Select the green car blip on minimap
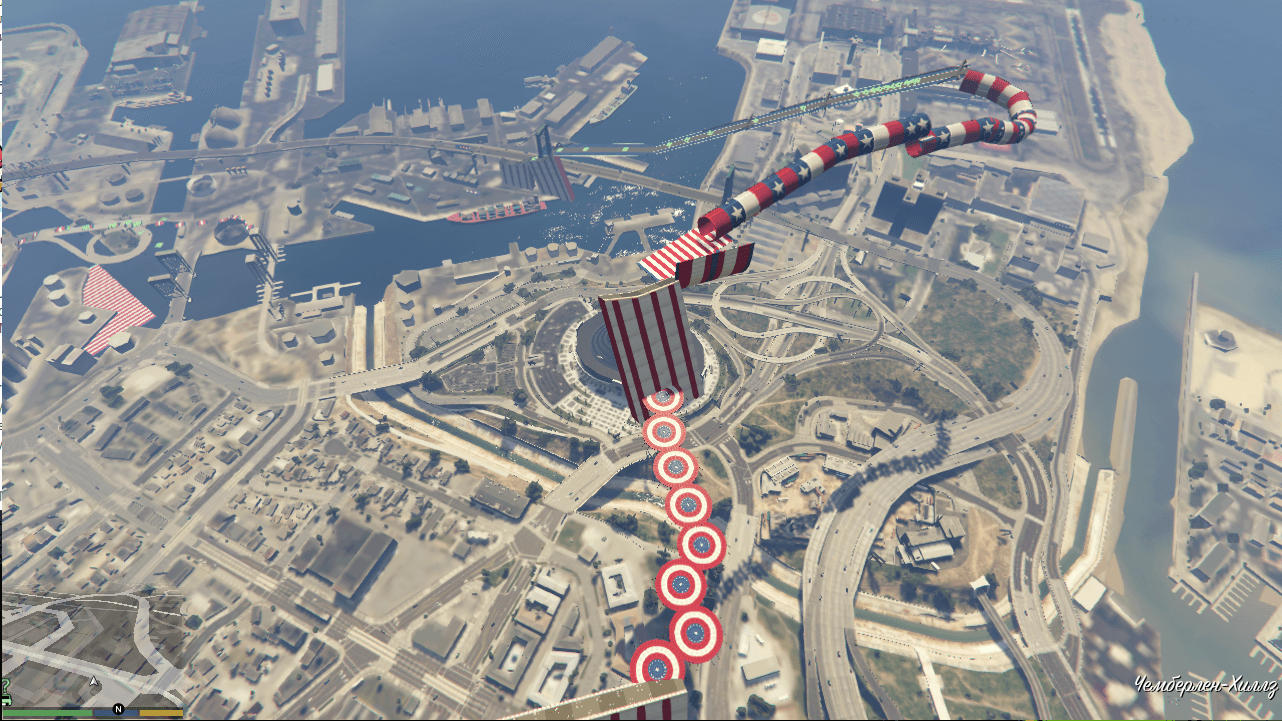1282x721 pixels. click(5, 702)
